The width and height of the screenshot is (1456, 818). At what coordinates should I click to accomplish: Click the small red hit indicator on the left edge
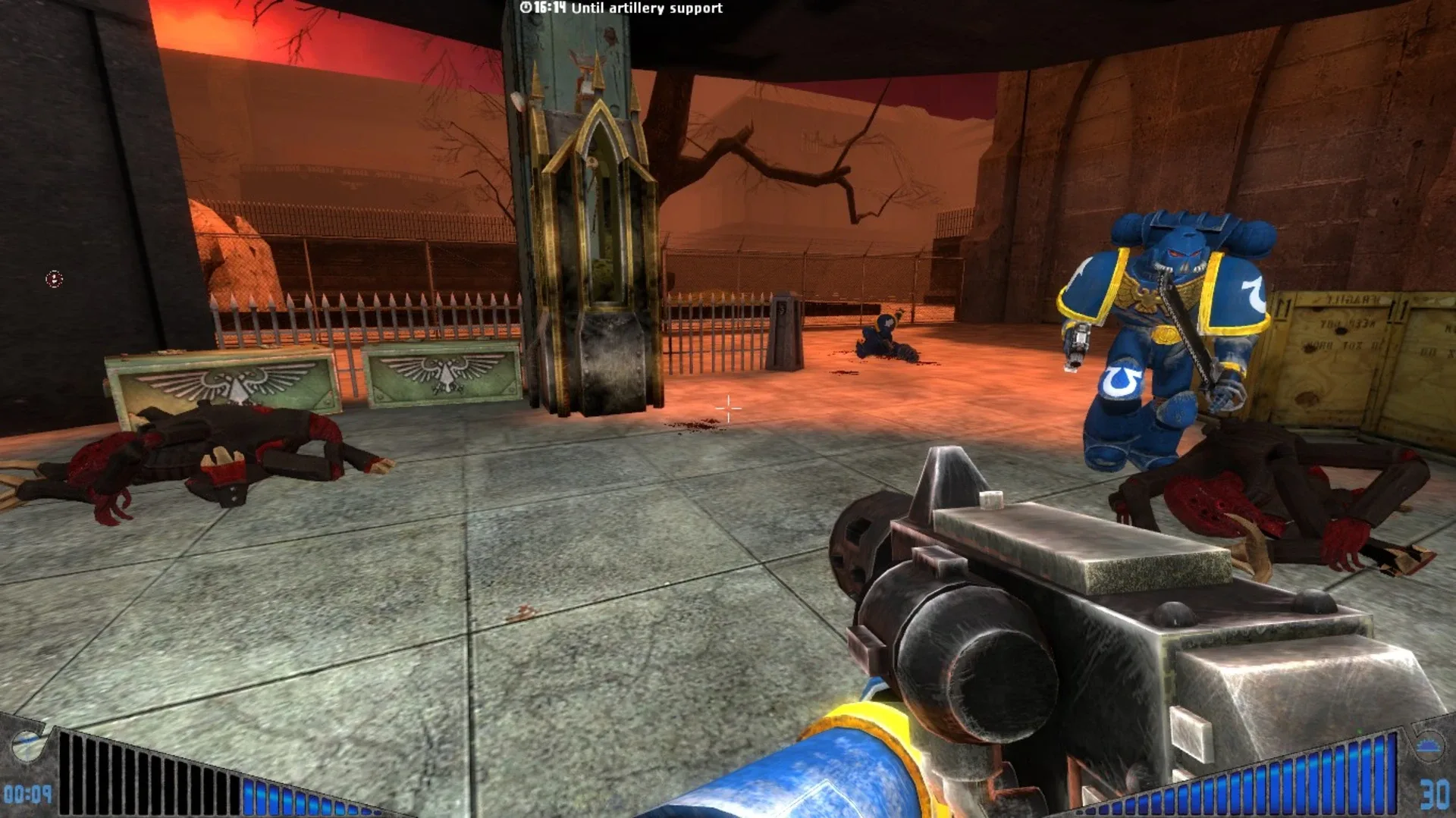click(x=52, y=278)
